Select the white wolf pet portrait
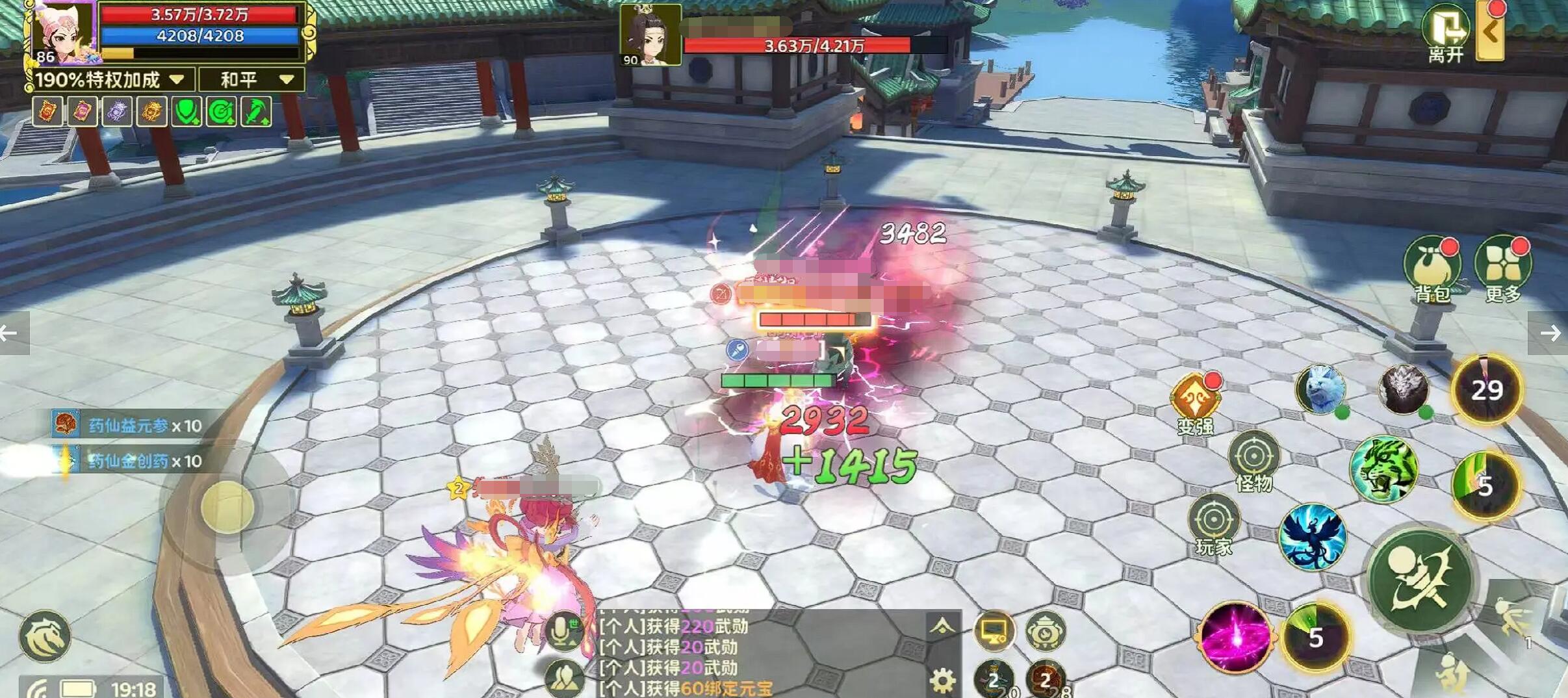 coord(1320,390)
